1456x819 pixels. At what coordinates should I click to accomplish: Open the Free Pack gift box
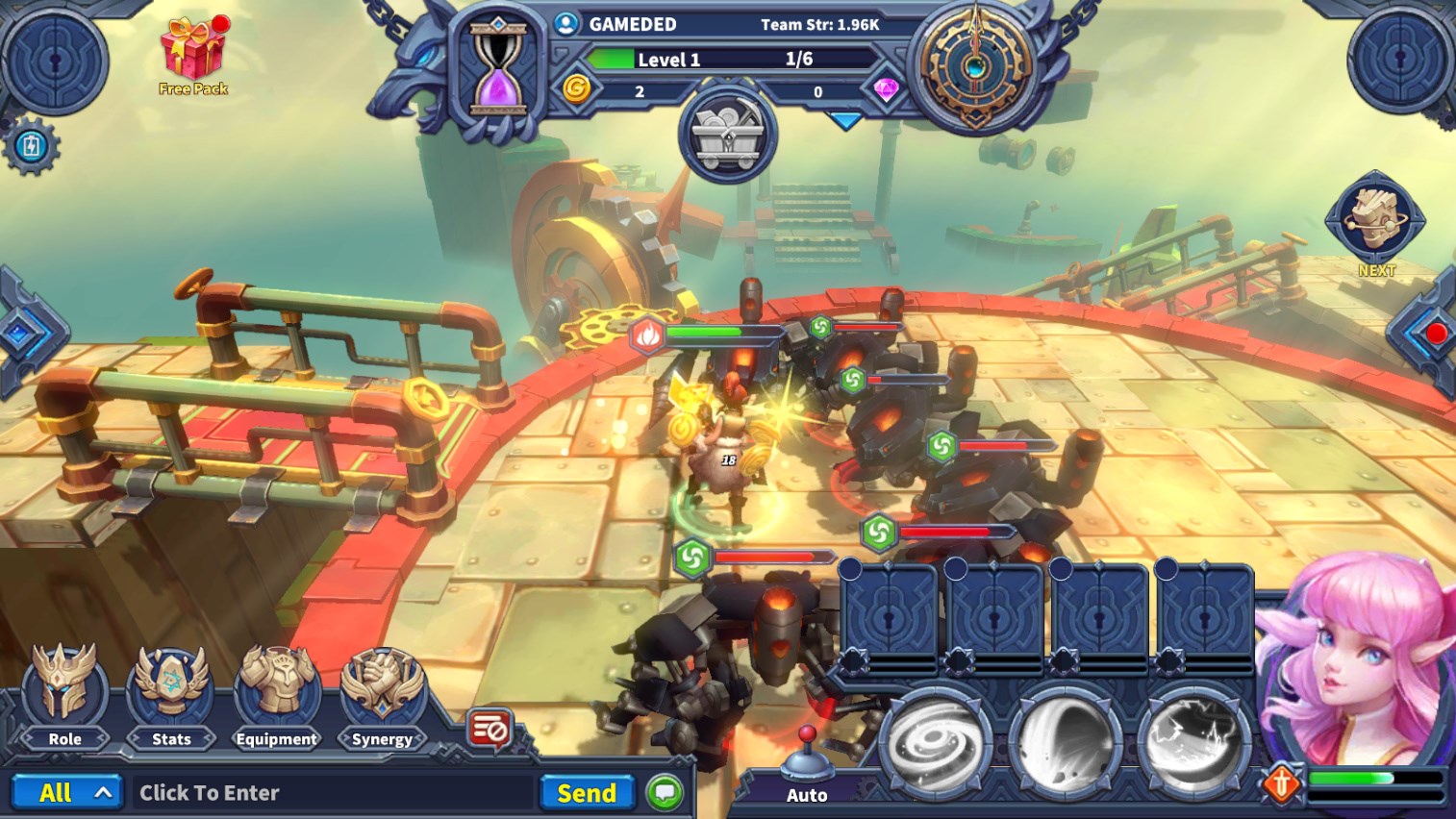click(x=193, y=54)
